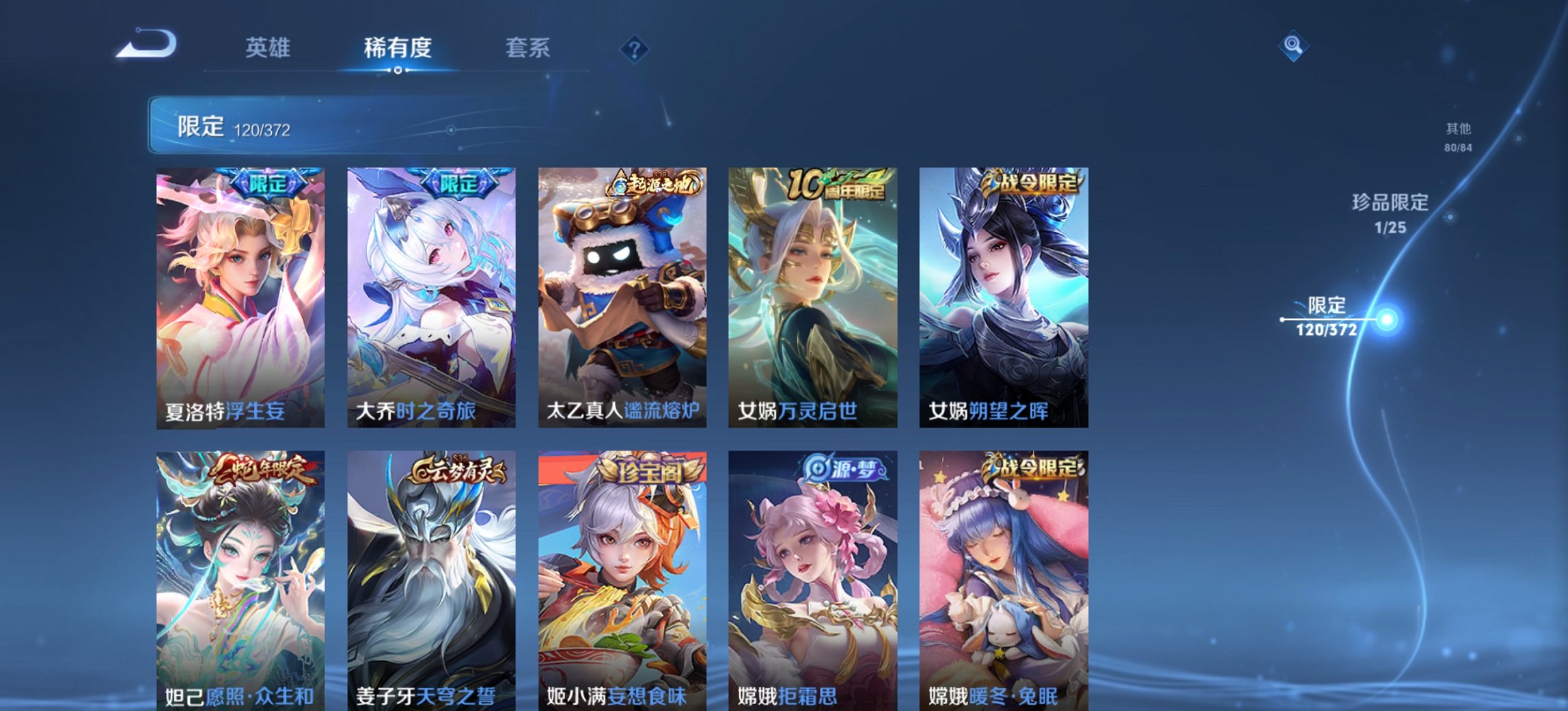Click the question mark help icon
Image resolution: width=1568 pixels, height=711 pixels.
(x=635, y=48)
